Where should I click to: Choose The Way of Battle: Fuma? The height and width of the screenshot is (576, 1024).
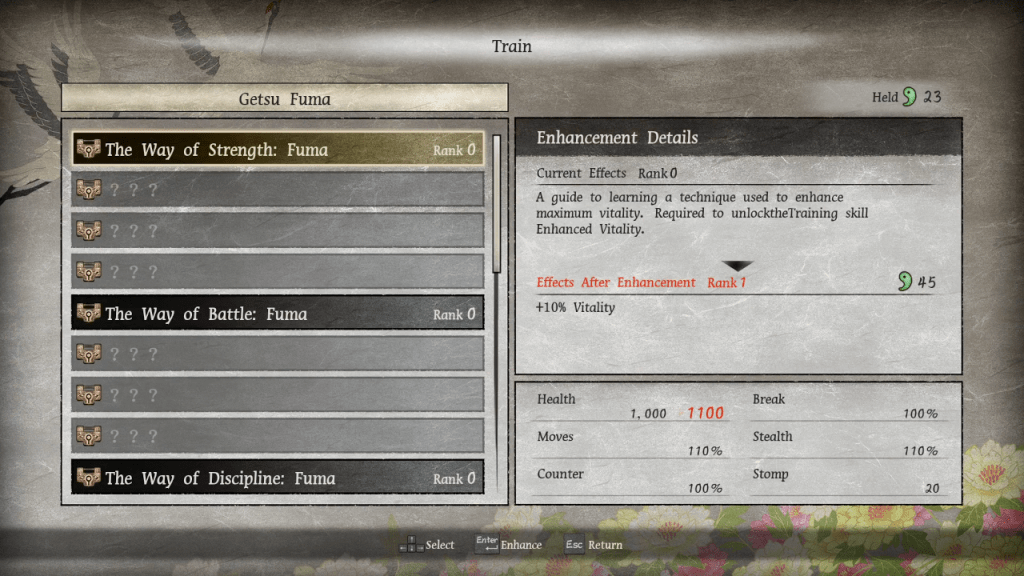[277, 314]
